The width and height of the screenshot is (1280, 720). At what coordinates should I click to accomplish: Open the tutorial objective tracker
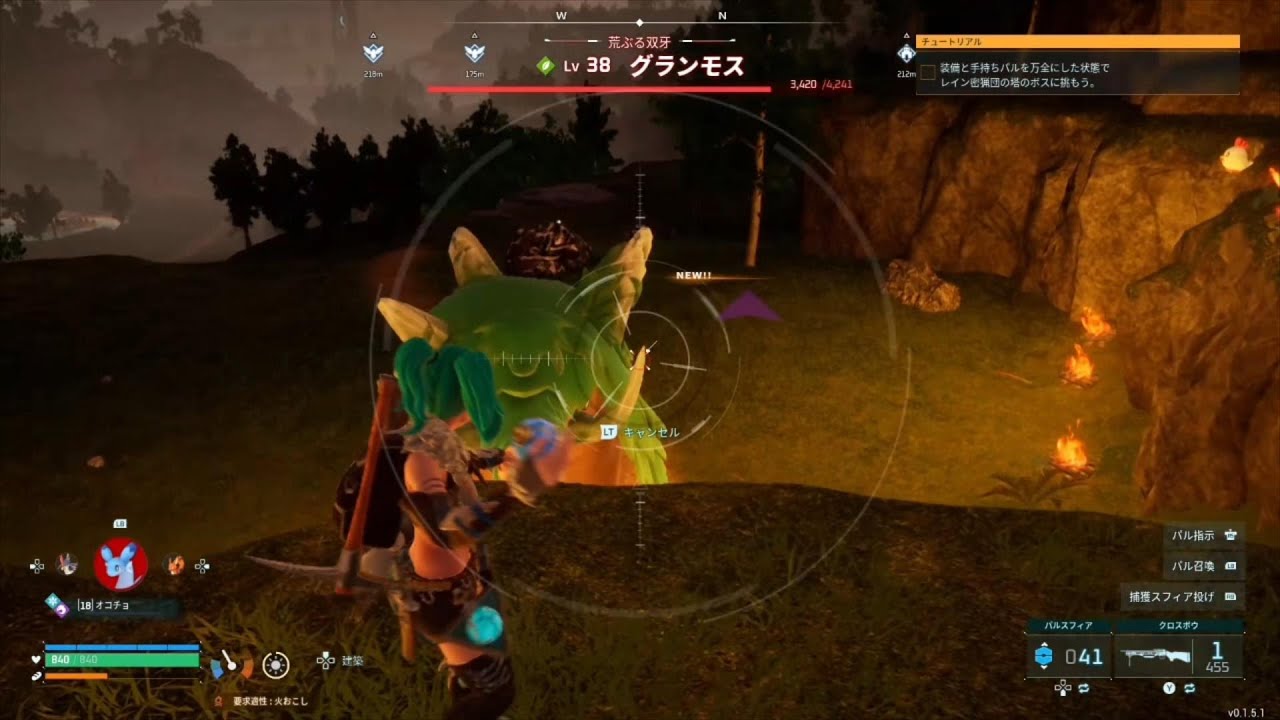(x=1077, y=69)
